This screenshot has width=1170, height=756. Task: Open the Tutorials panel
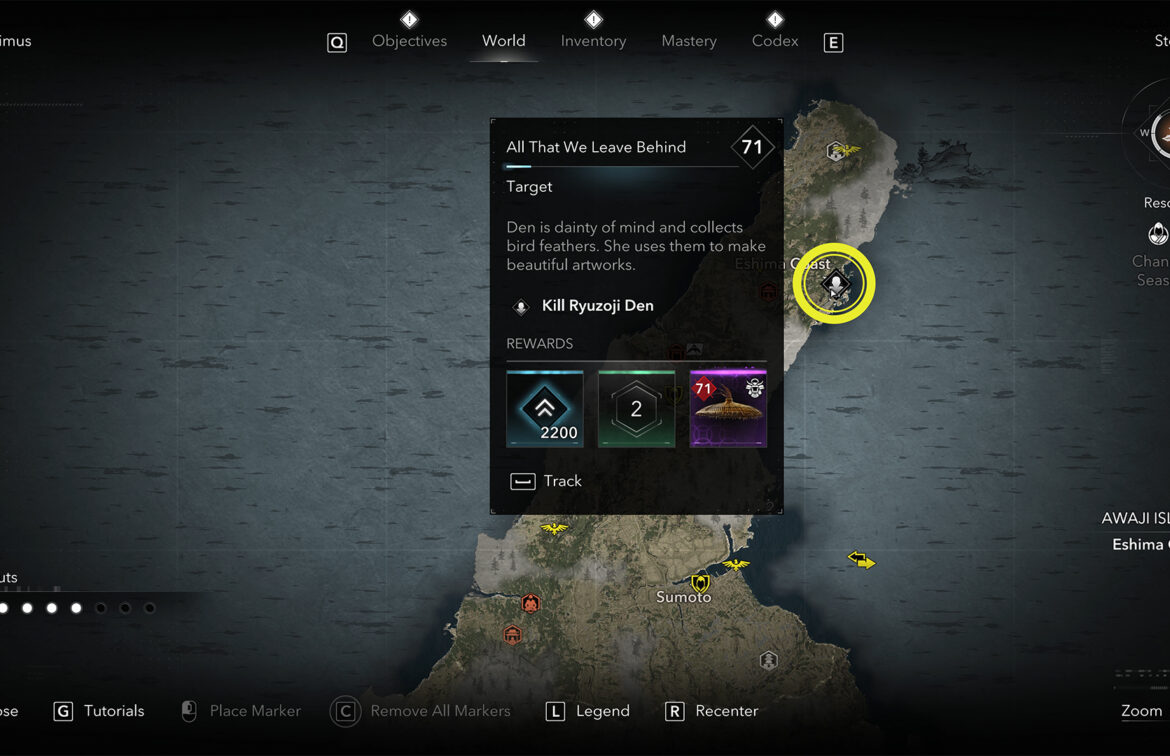(x=100, y=711)
